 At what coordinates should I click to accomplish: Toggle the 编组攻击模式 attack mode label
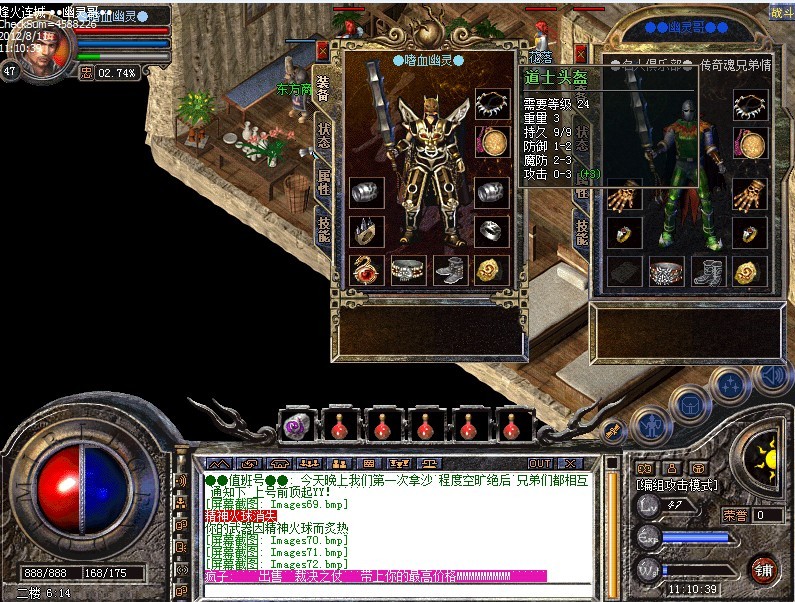(677, 484)
